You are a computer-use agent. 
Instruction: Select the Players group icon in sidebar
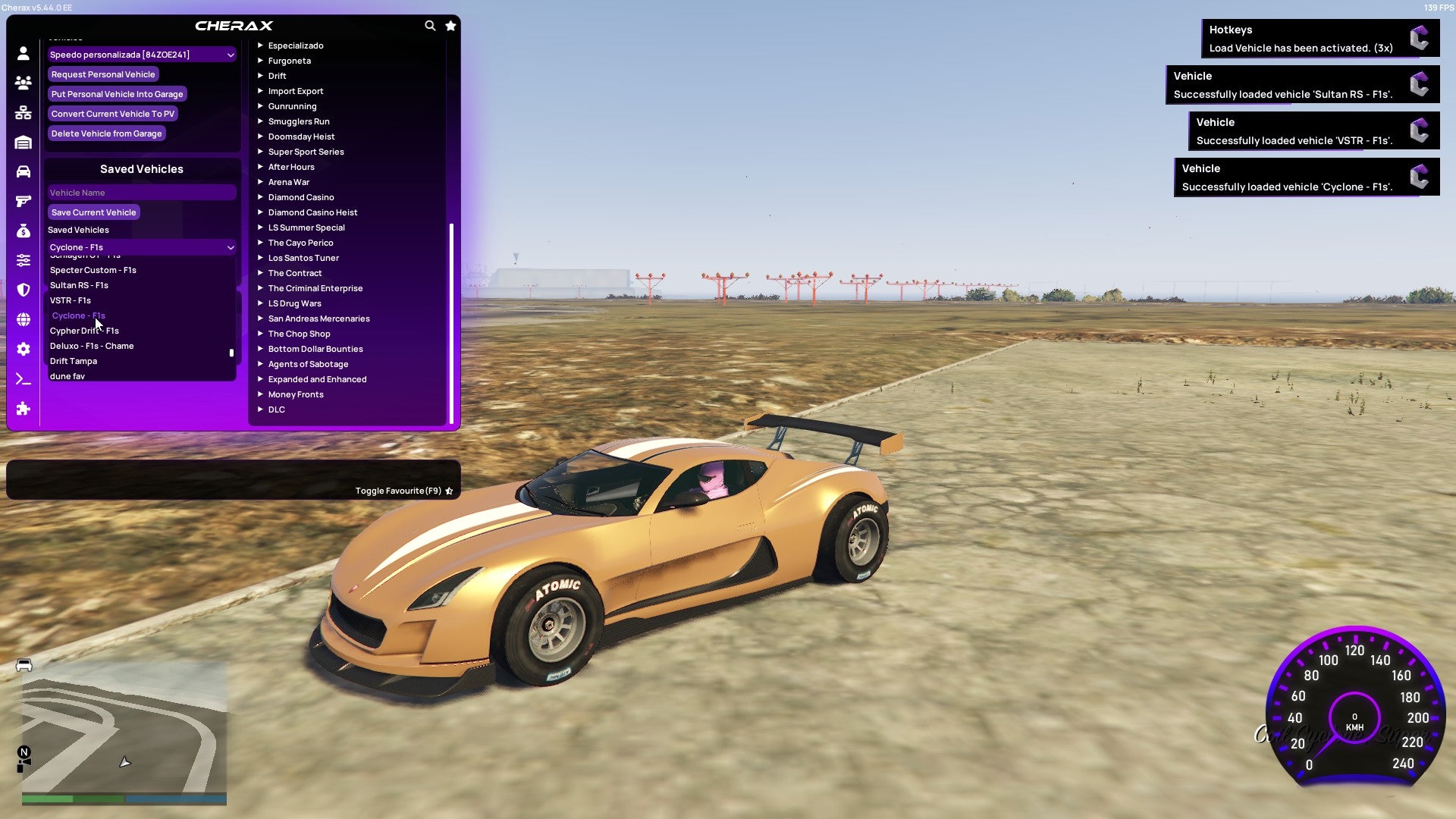coord(23,83)
